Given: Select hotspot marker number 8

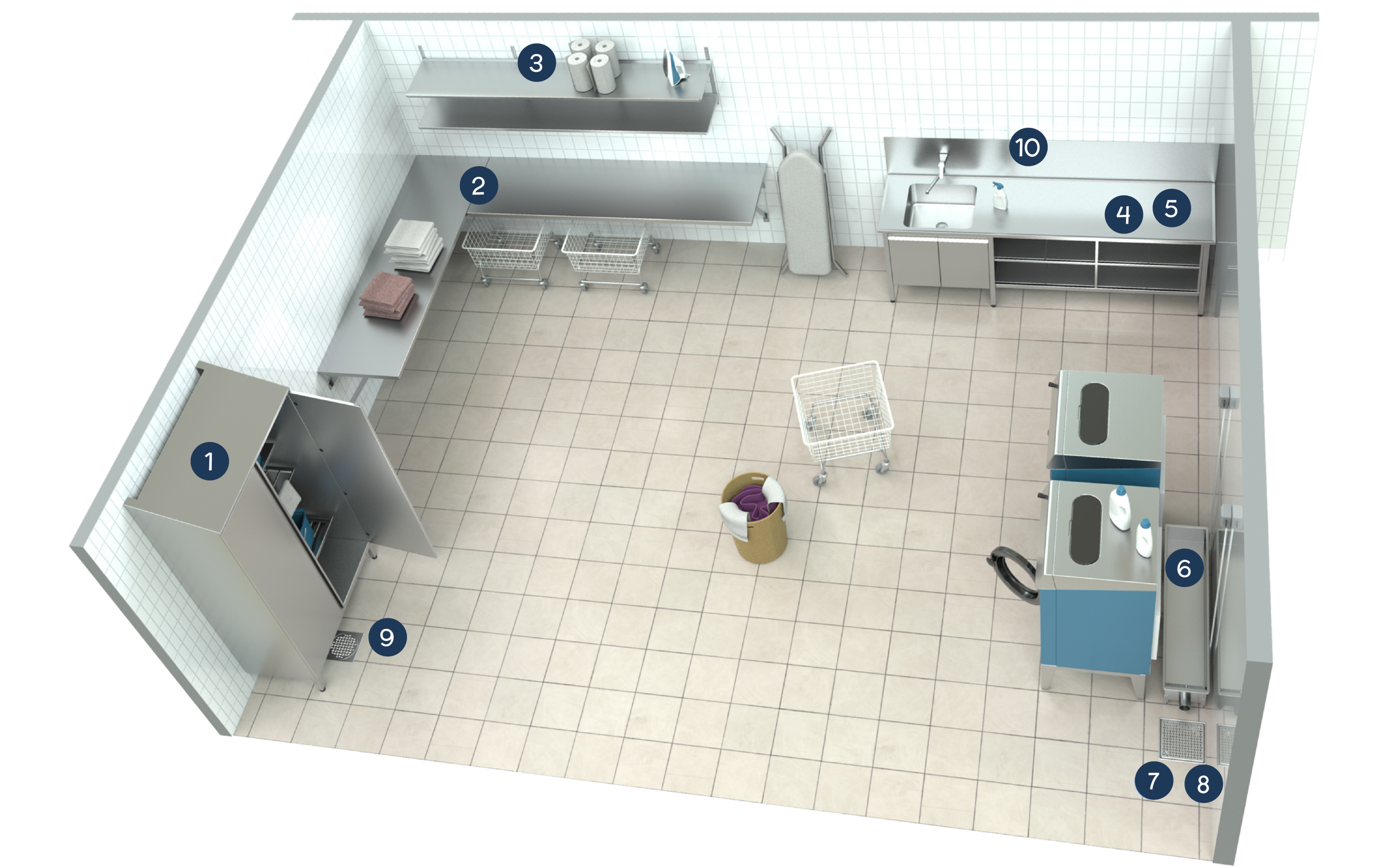Looking at the screenshot, I should click(x=1203, y=784).
